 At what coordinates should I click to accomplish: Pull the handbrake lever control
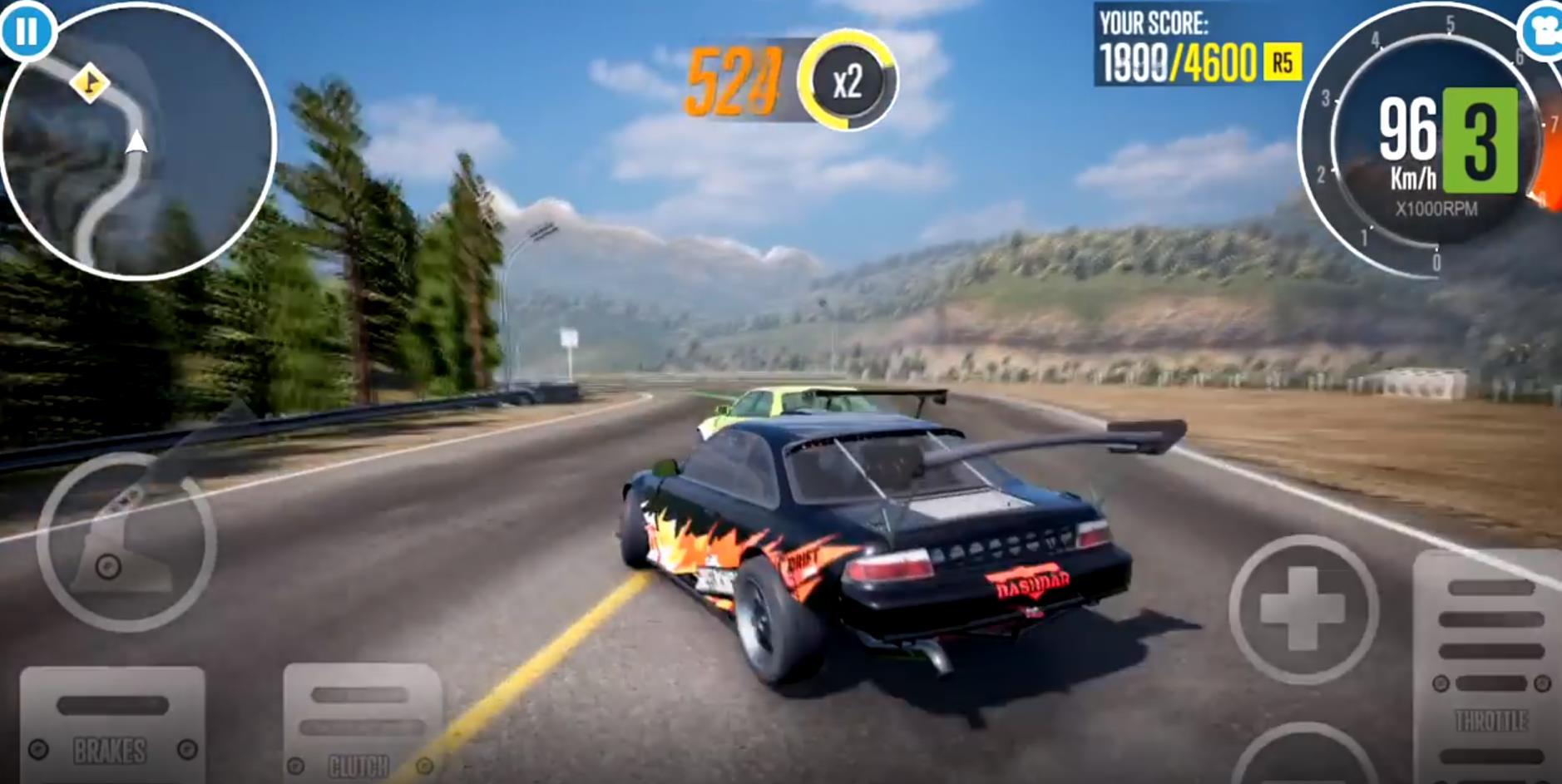[126, 542]
